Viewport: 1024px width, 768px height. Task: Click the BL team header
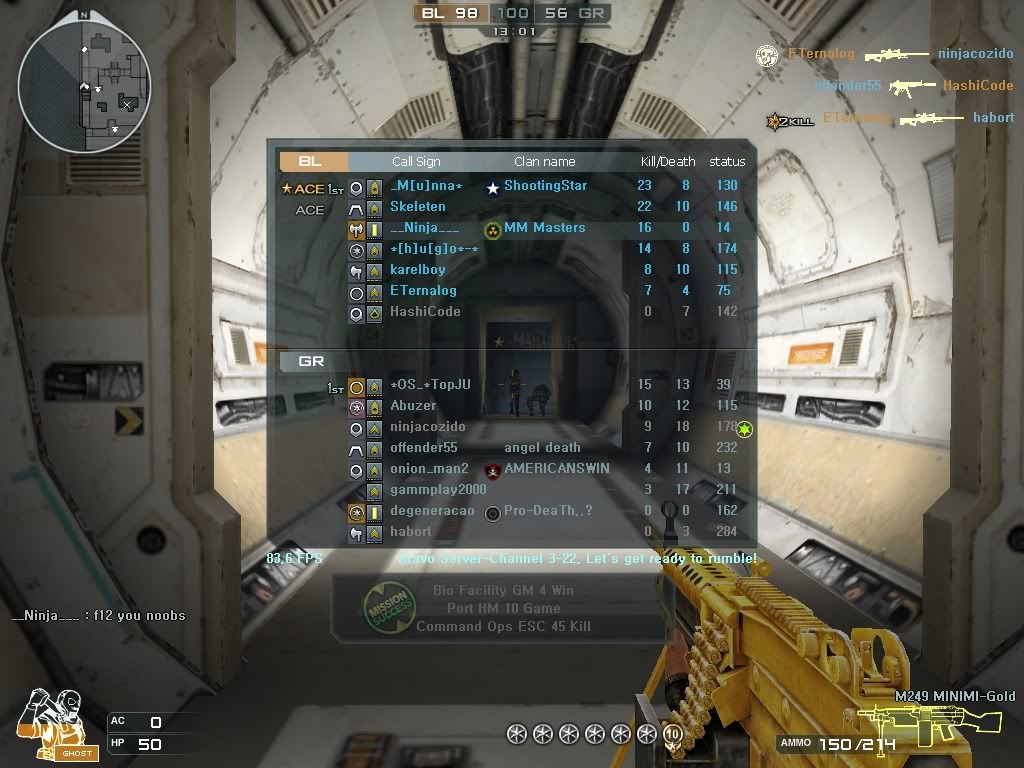(312, 161)
